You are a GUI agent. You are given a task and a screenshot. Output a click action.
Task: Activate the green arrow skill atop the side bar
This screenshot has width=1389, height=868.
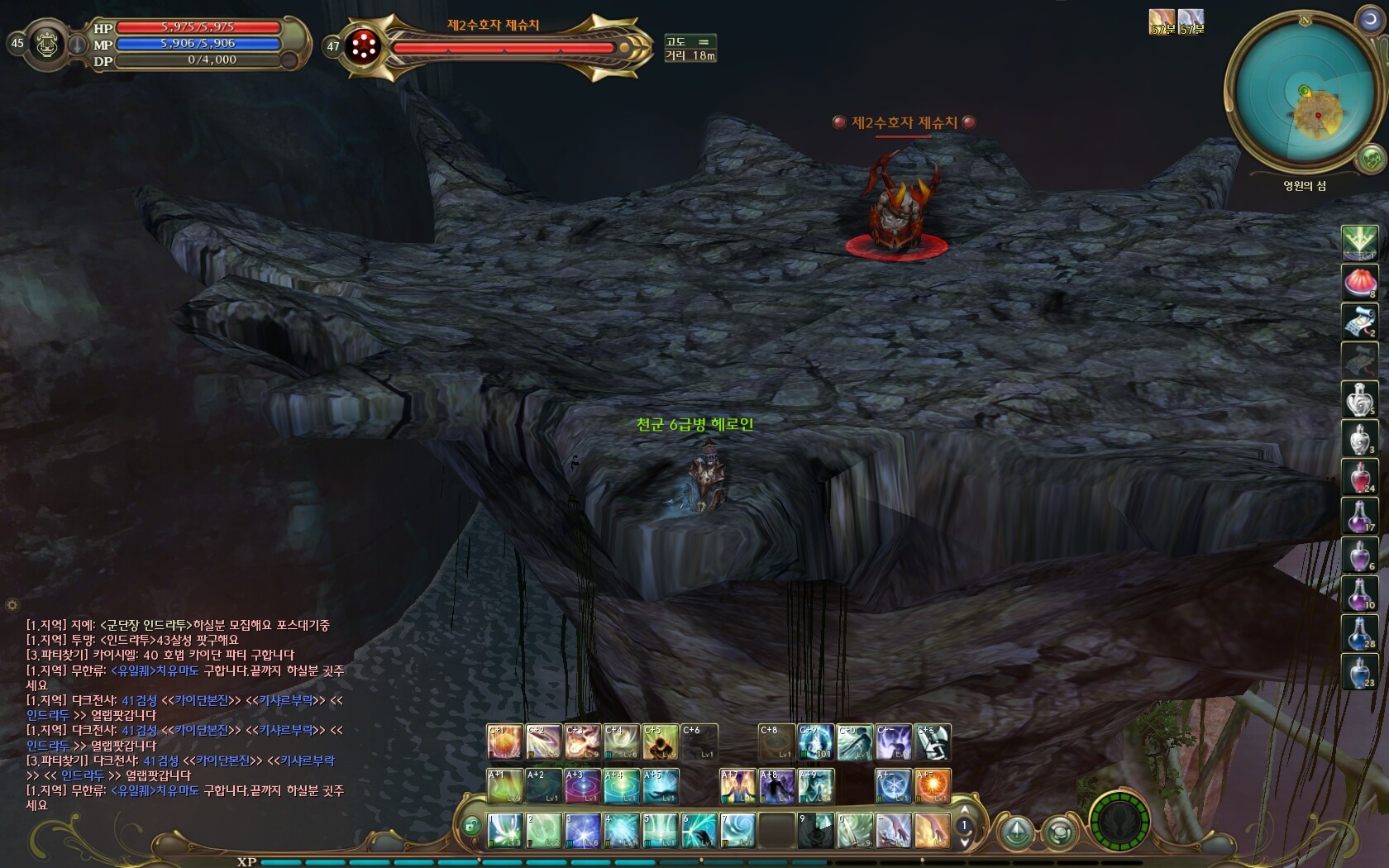pos(1358,242)
